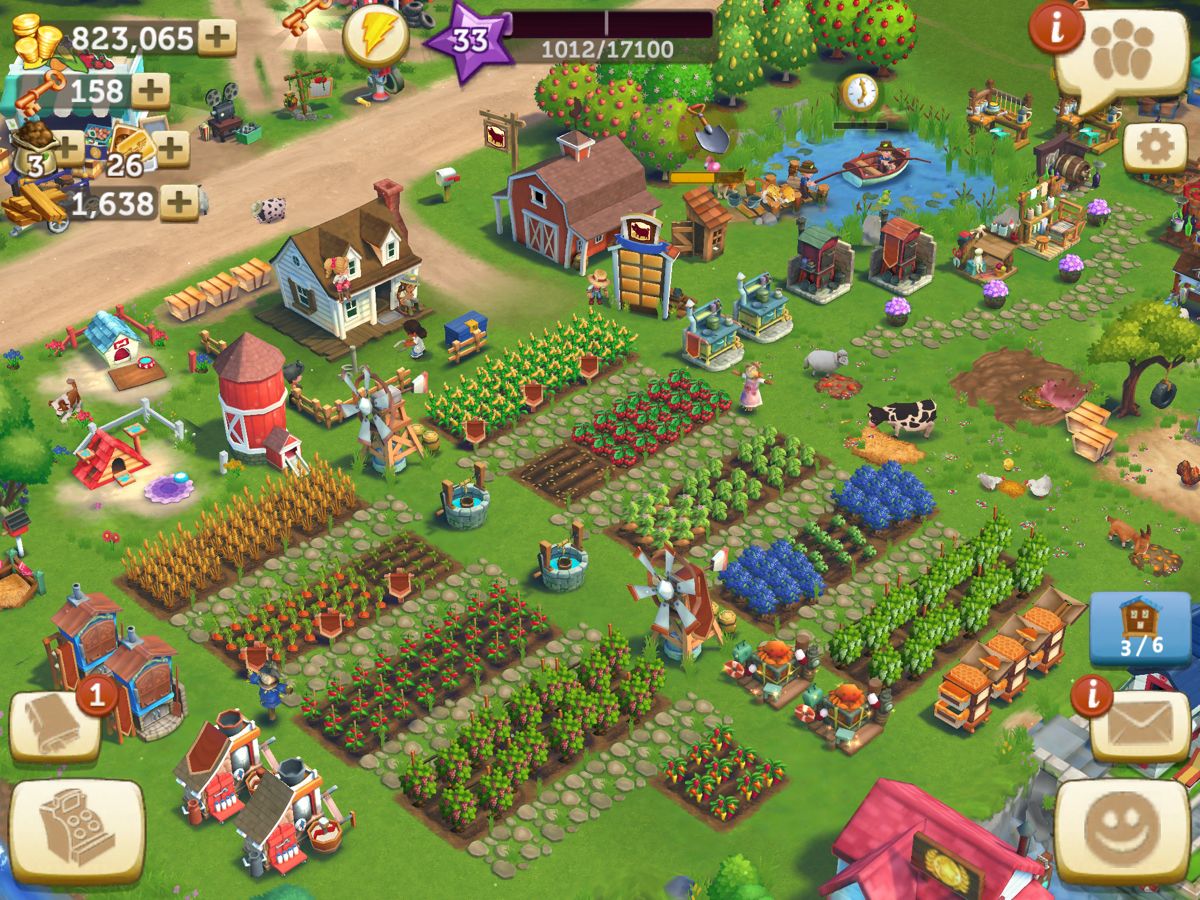1200x900 pixels.
Task: Open the gear settings menu
Action: (x=1155, y=148)
